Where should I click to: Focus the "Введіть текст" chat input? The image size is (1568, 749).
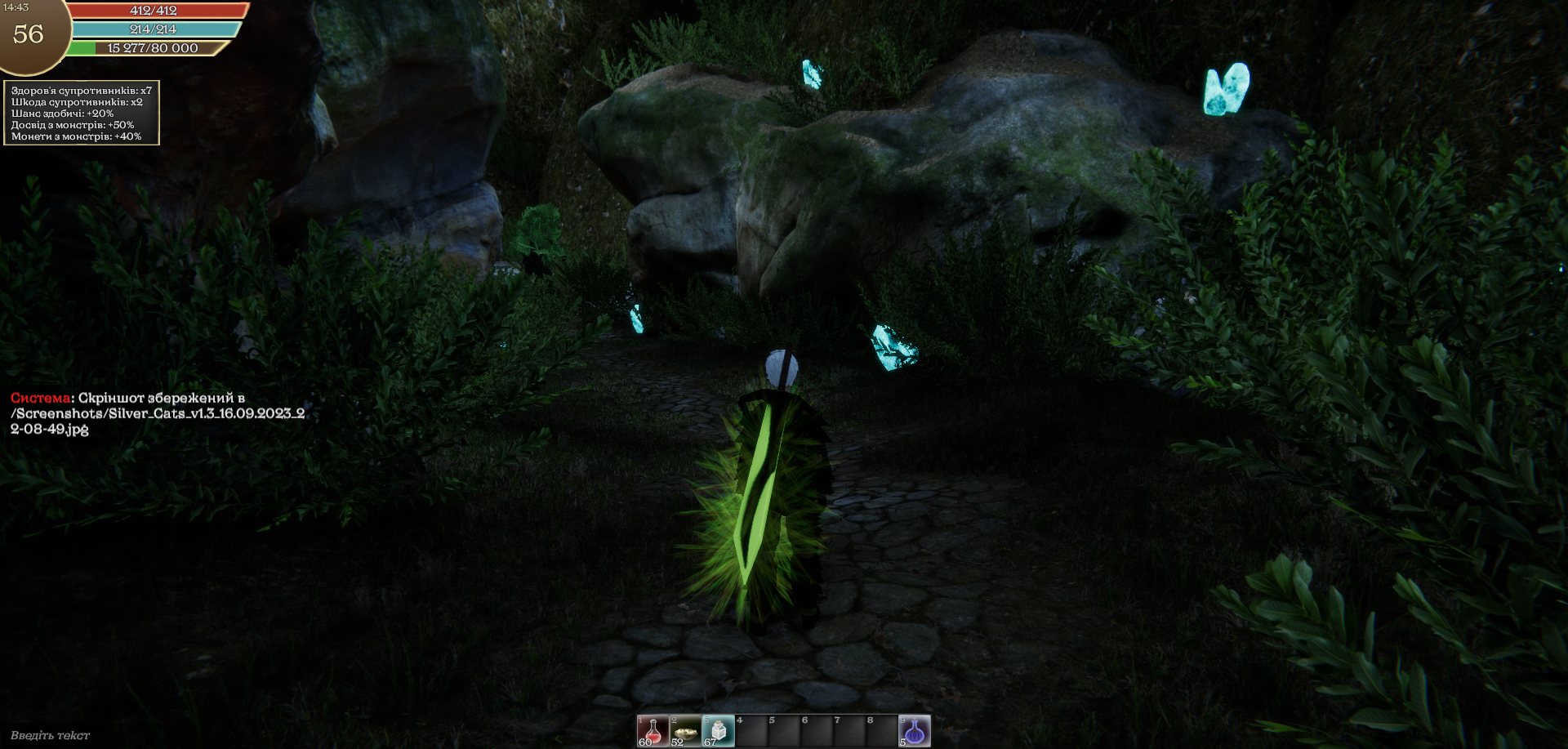[51, 735]
